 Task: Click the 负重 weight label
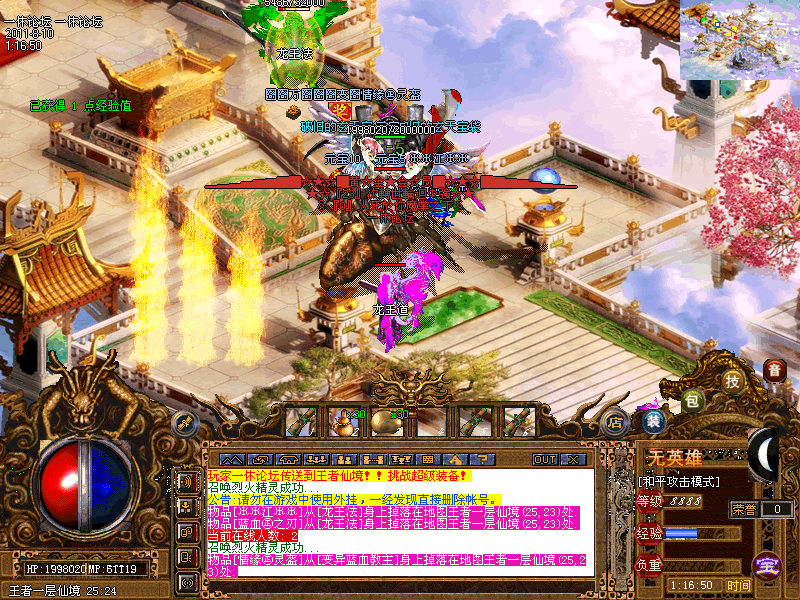pos(650,565)
